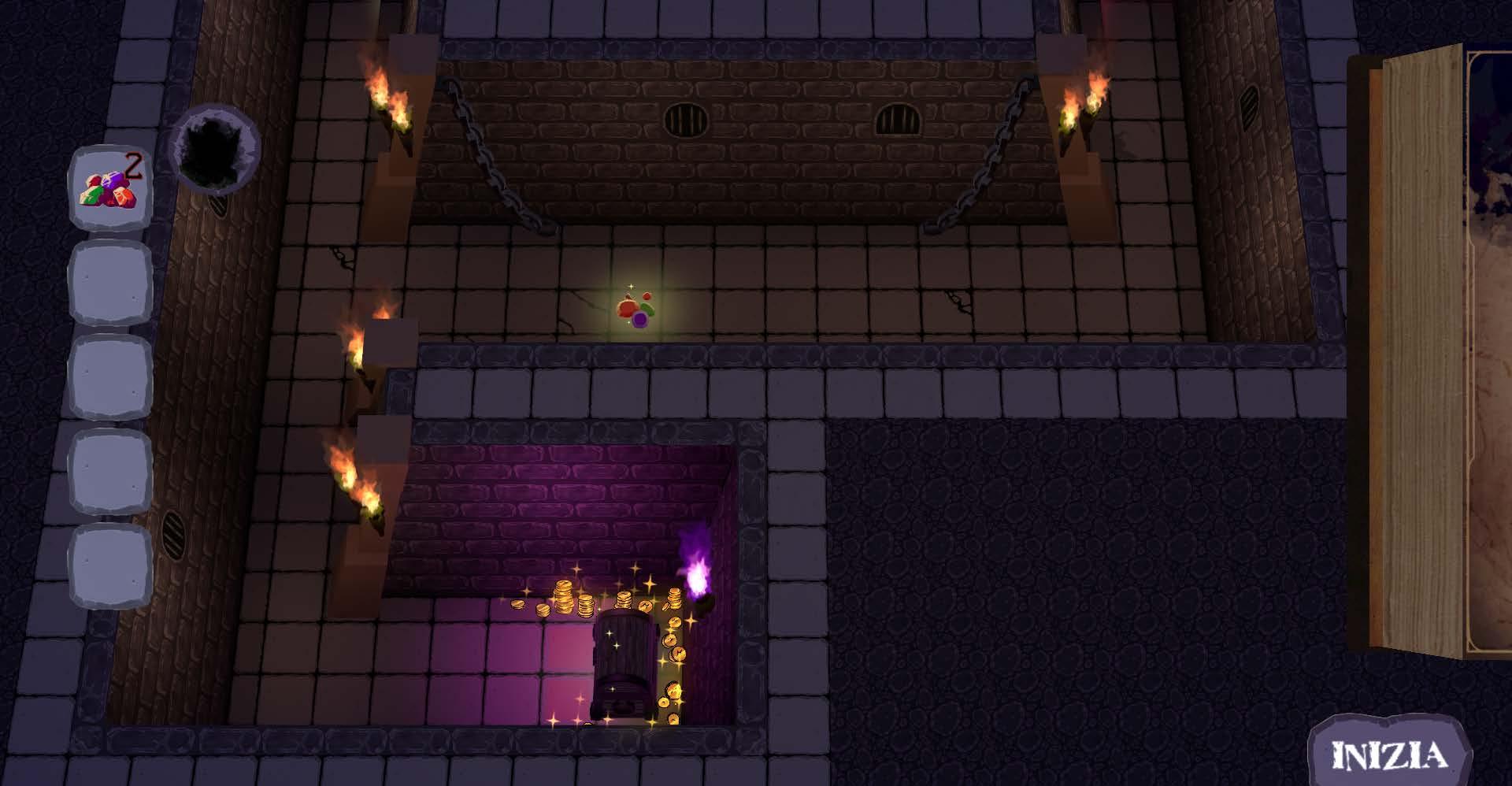The width and height of the screenshot is (1512, 786).
Task: Select the gem pile inventory slot
Action: point(109,187)
